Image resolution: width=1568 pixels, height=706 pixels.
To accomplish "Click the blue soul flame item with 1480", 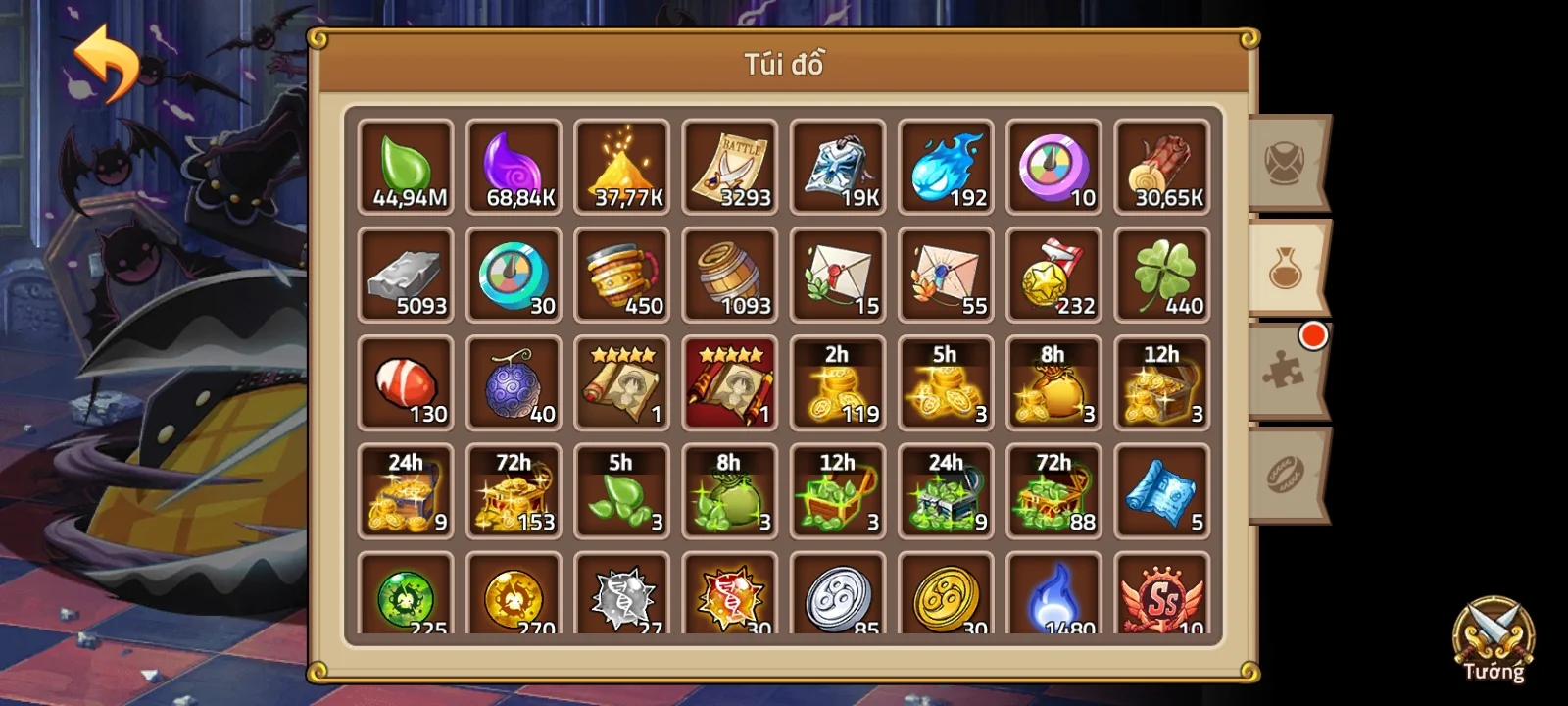I will point(1053,593).
